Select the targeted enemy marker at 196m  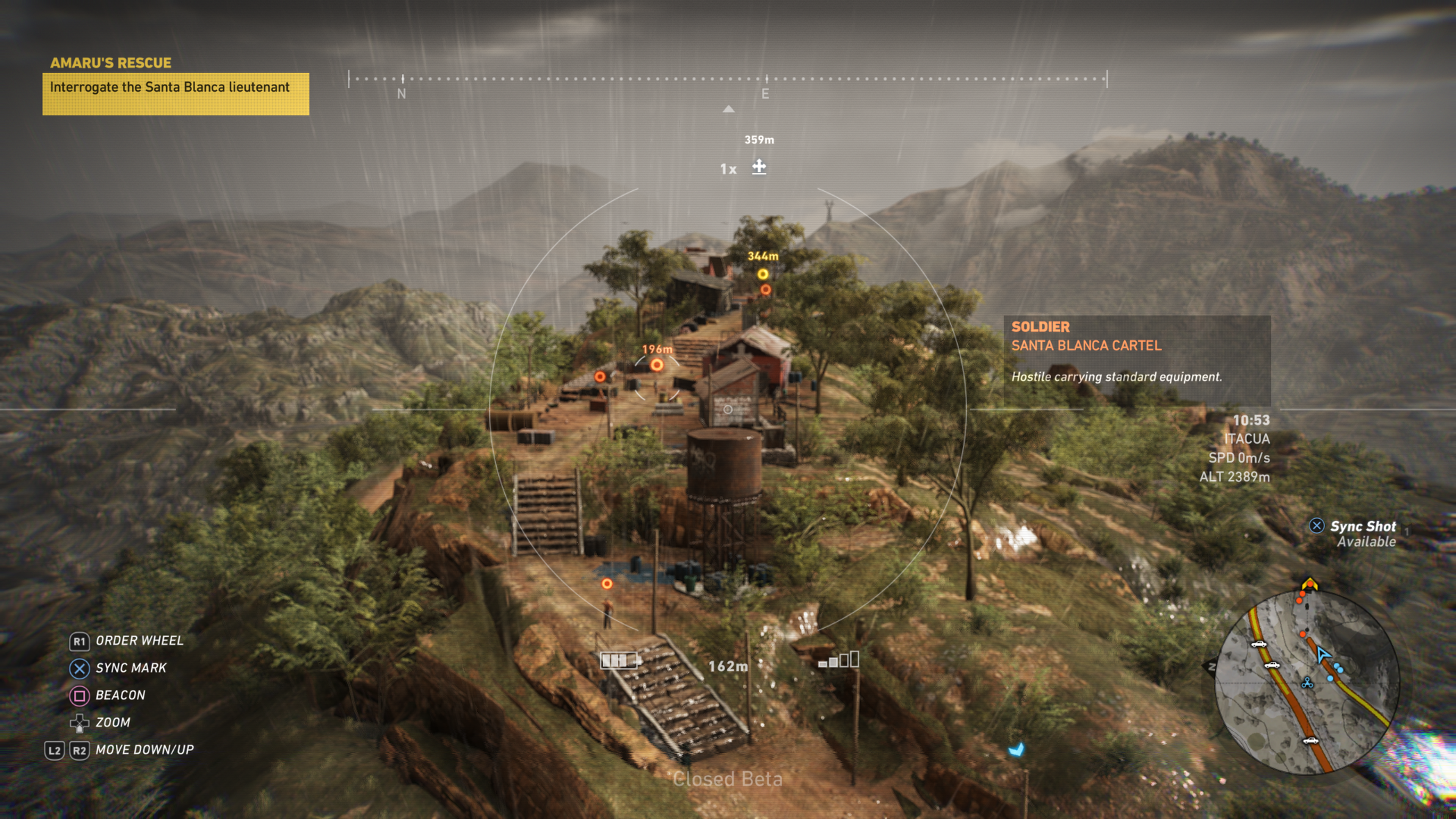click(x=656, y=366)
